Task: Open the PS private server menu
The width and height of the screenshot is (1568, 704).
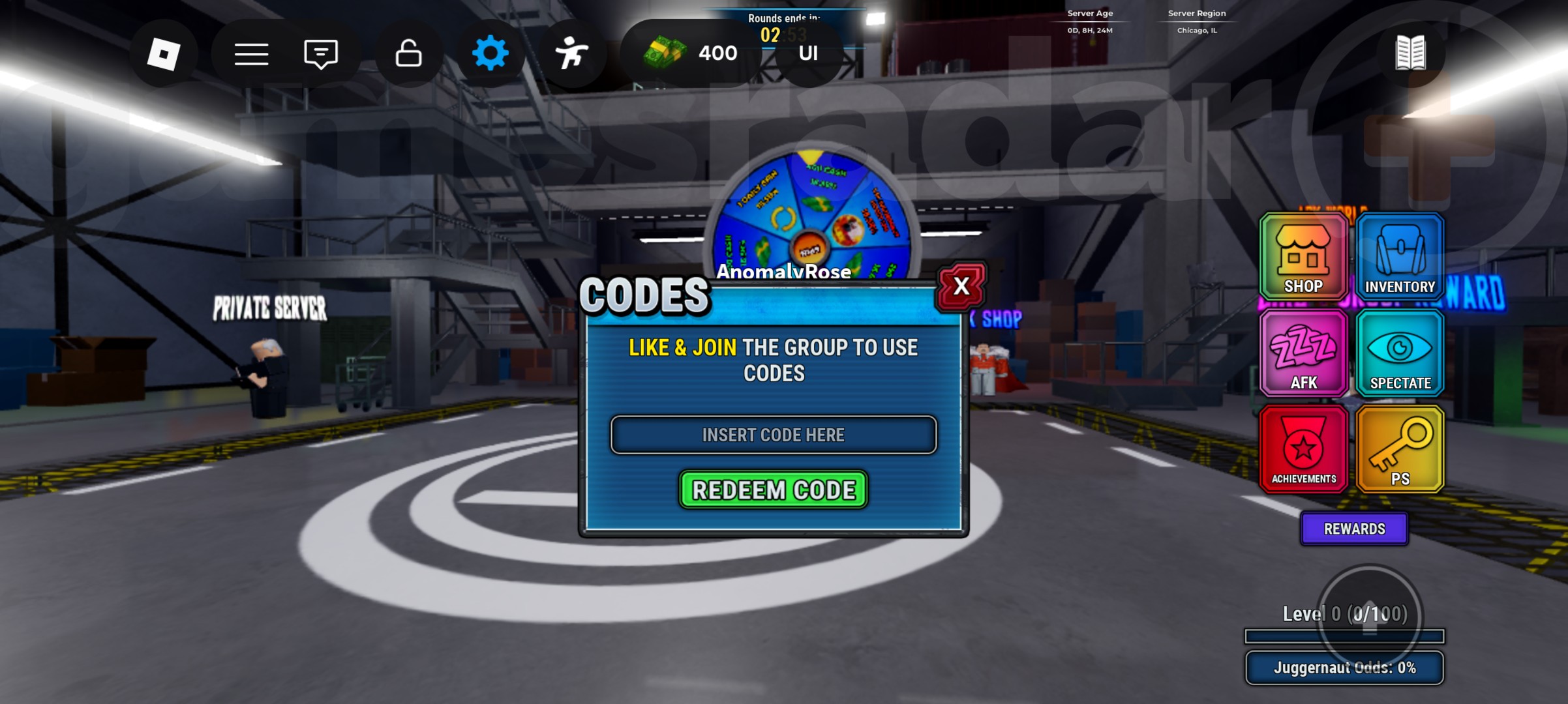Action: (x=1400, y=448)
